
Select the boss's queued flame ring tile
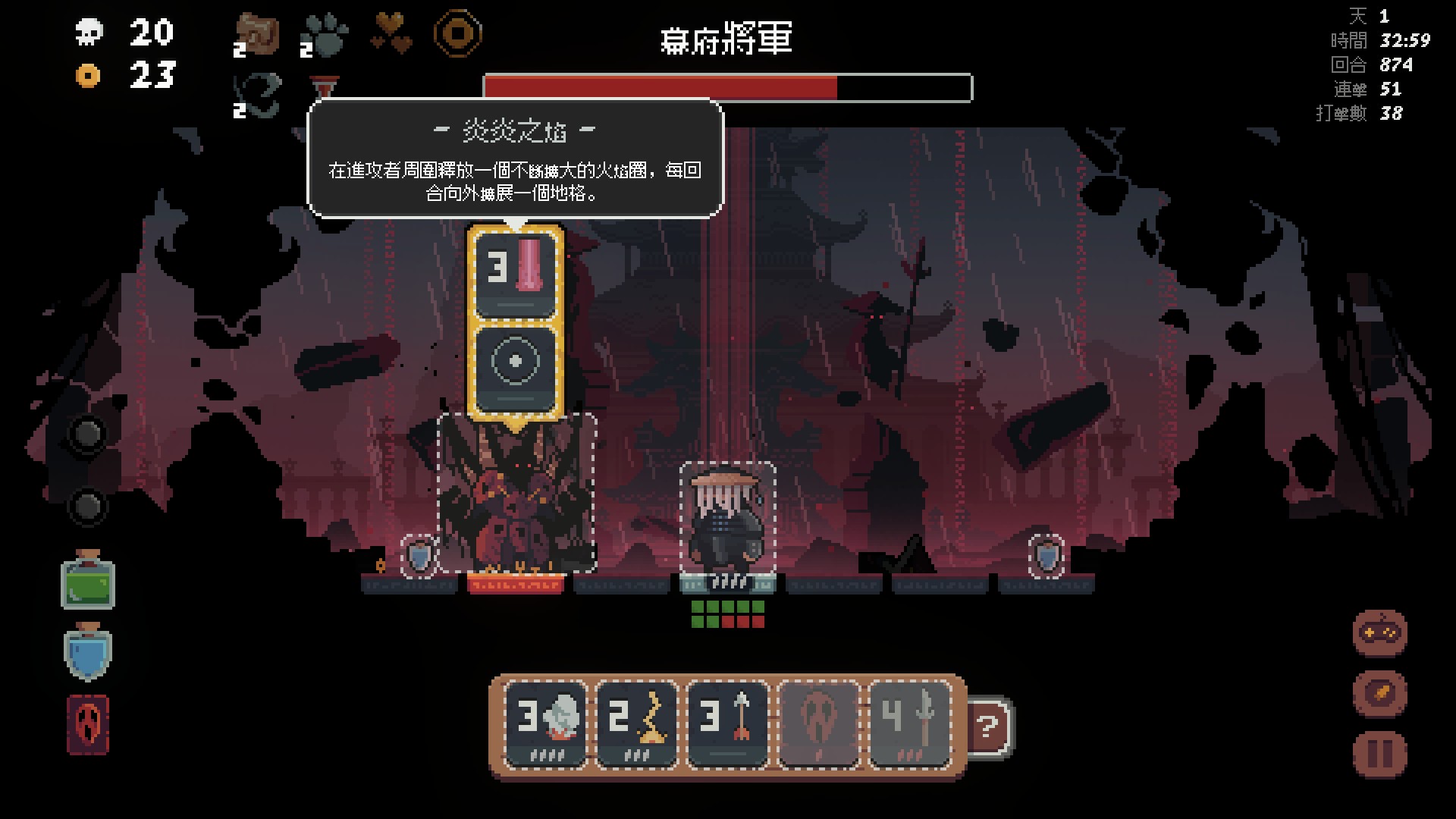pos(516,274)
